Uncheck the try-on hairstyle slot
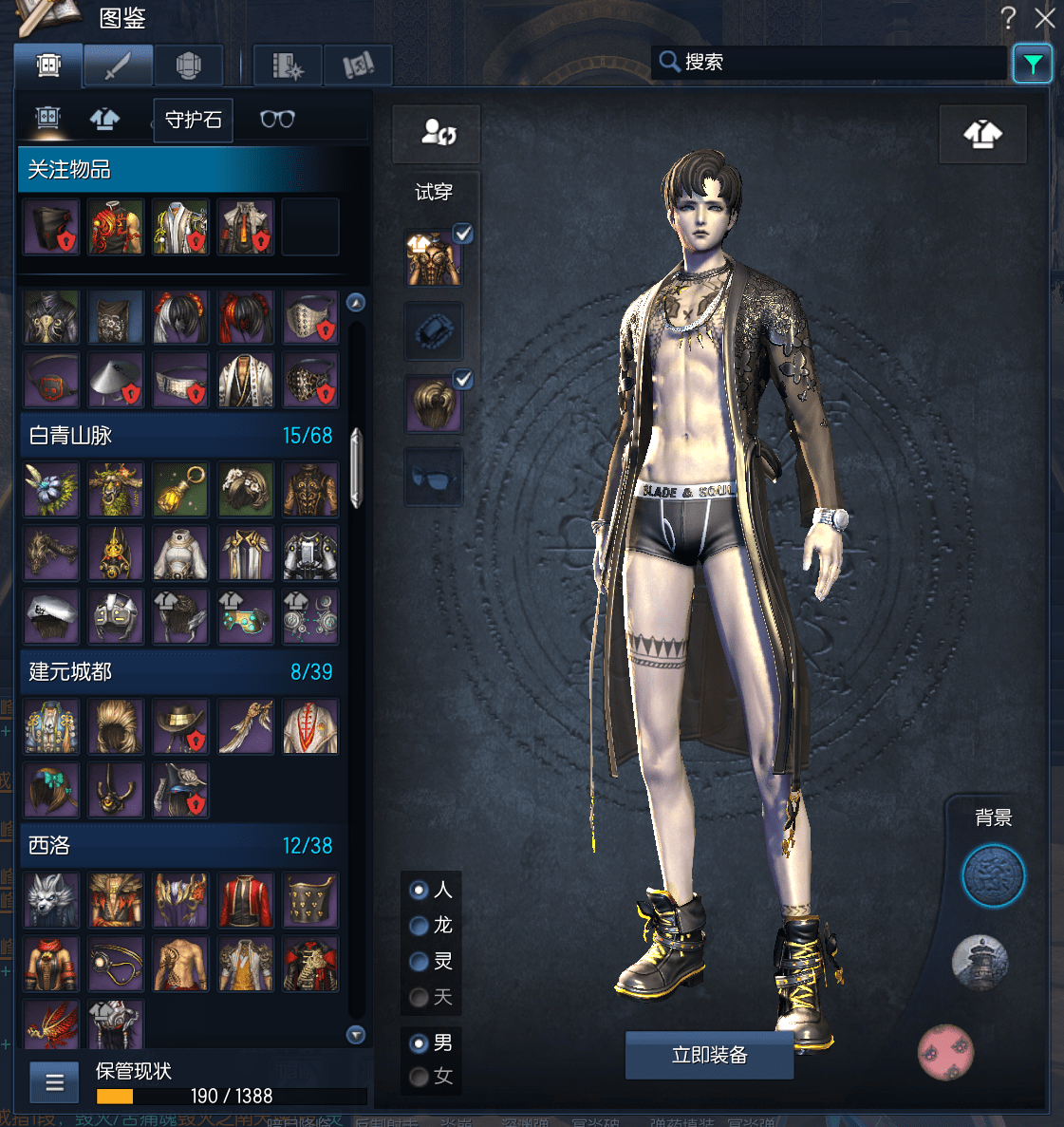The width and height of the screenshot is (1064, 1127). pyautogui.click(x=462, y=380)
